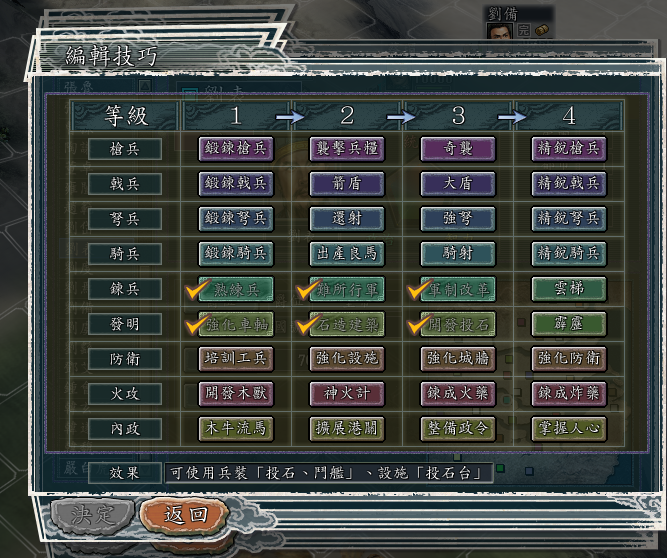
Task: Select the 鍊成炸藥 technique
Action: point(569,394)
